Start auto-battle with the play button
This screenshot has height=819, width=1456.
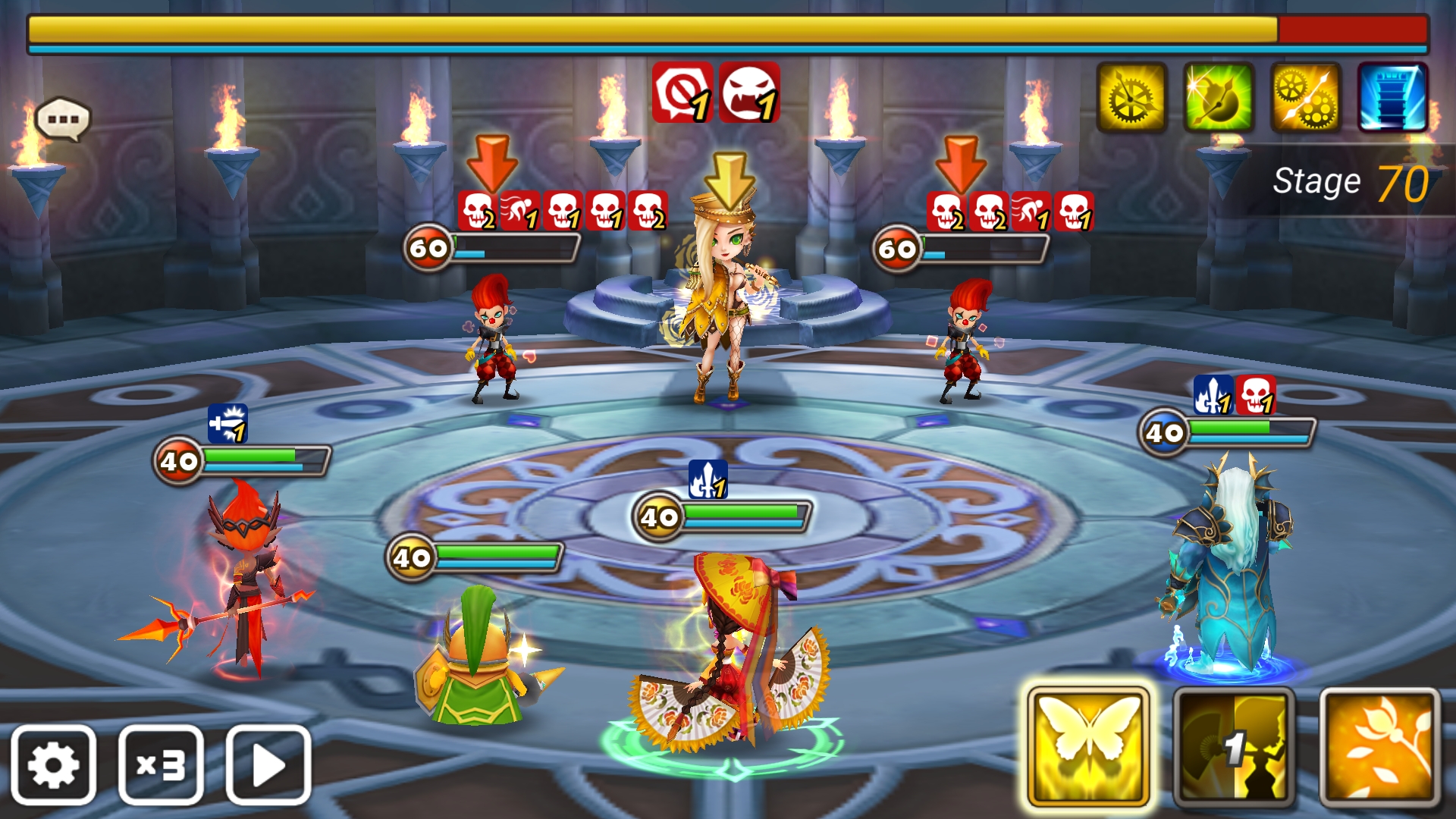coord(268,764)
